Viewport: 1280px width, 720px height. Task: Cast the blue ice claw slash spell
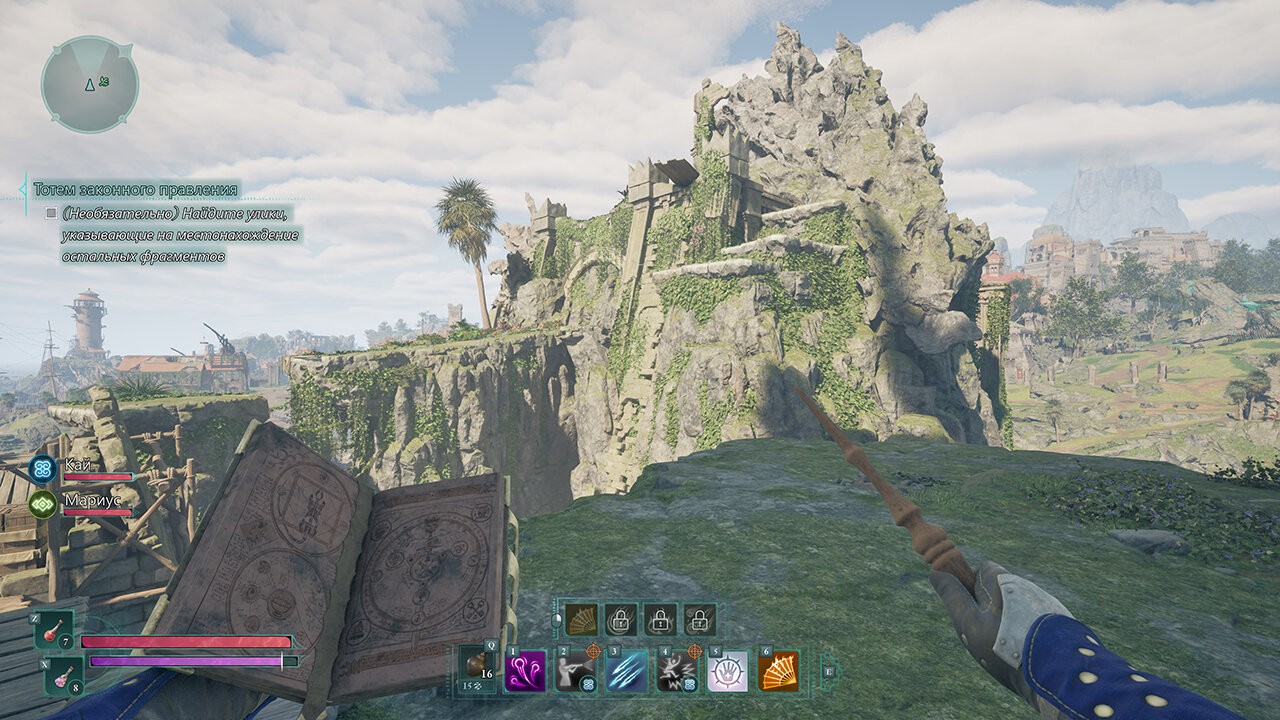pyautogui.click(x=627, y=671)
